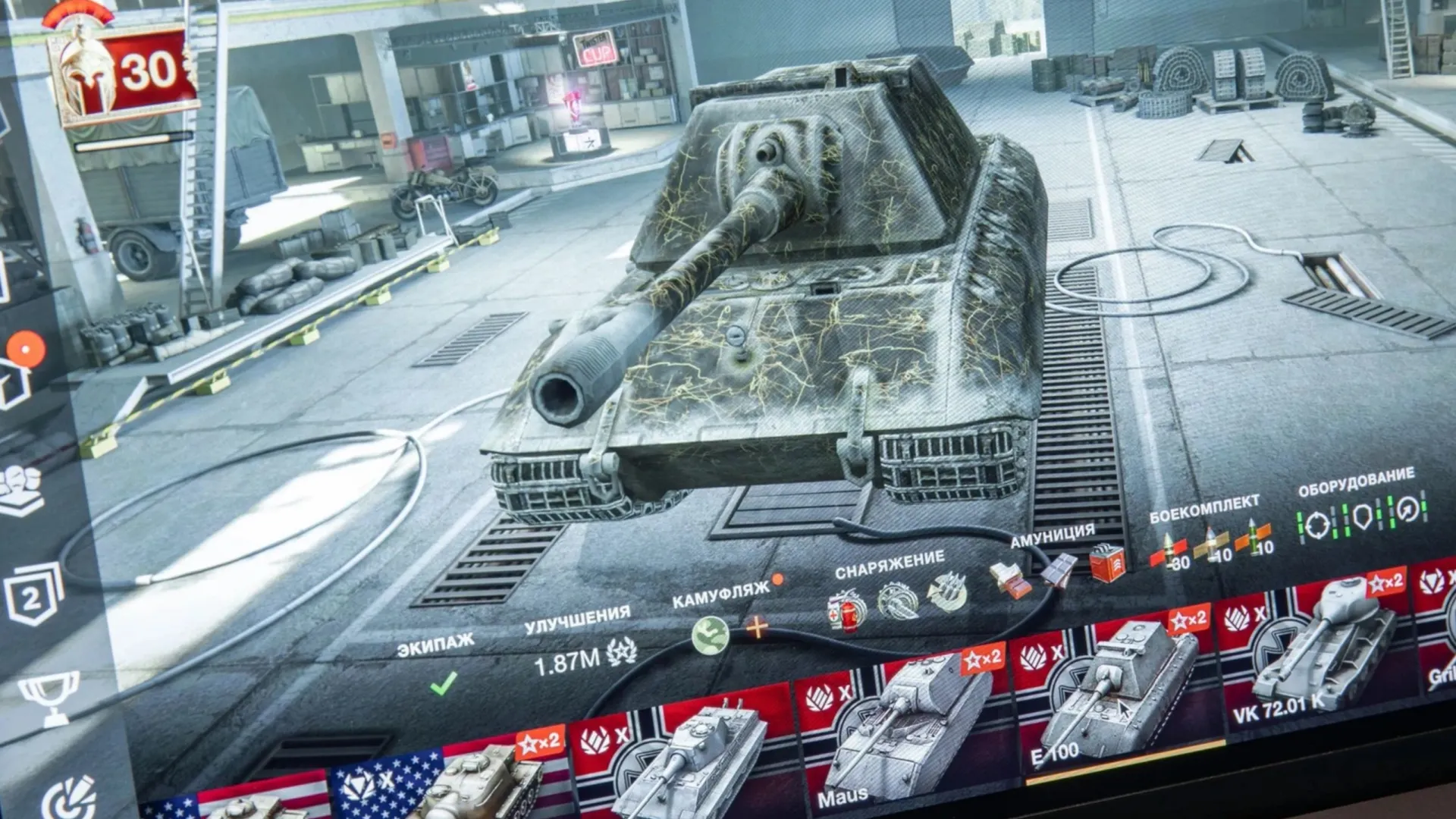Select the VK 72.01 K tank card
The height and width of the screenshot is (819, 1456).
(x=1319, y=652)
